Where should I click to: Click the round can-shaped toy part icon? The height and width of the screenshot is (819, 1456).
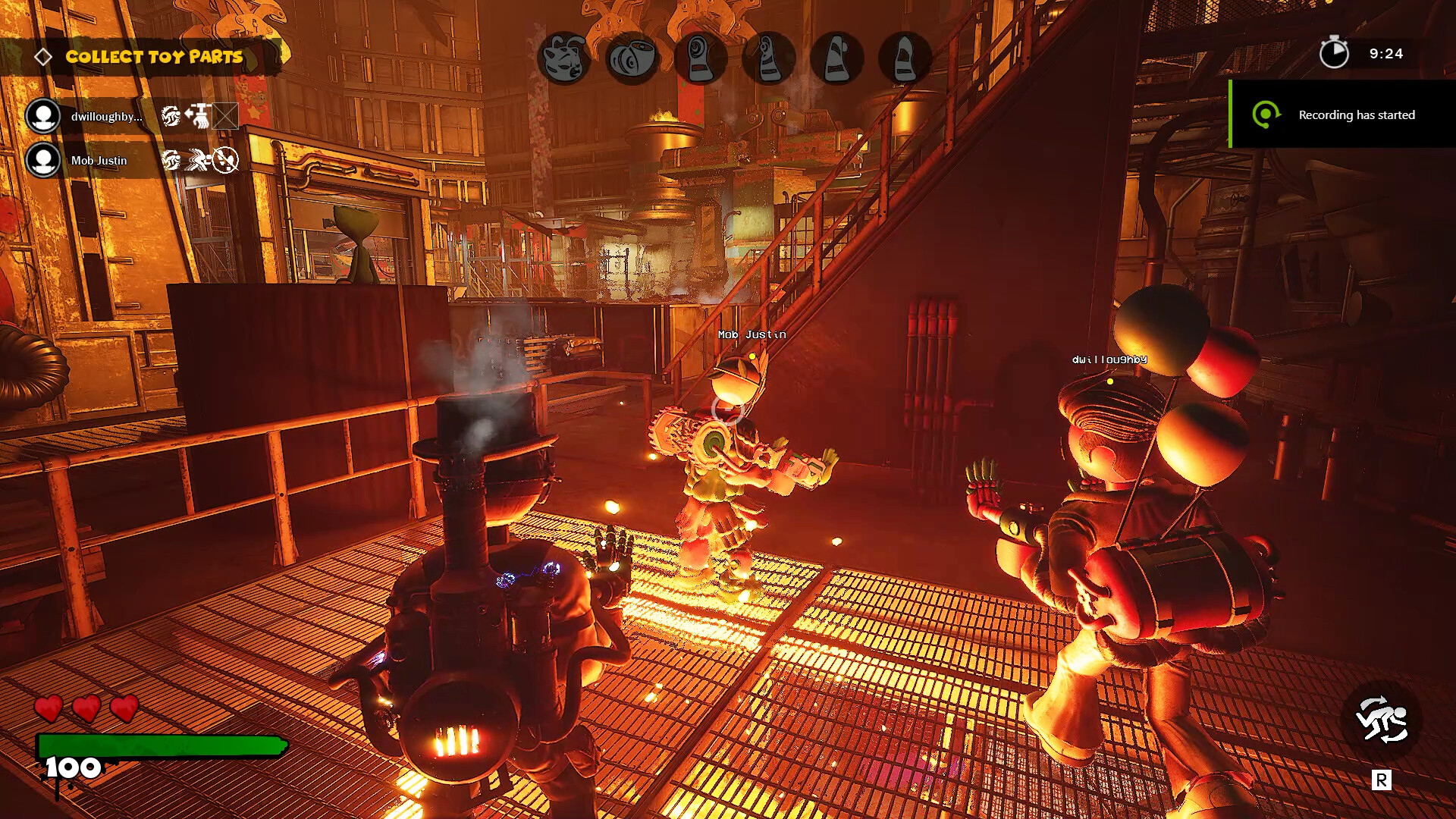(x=632, y=58)
